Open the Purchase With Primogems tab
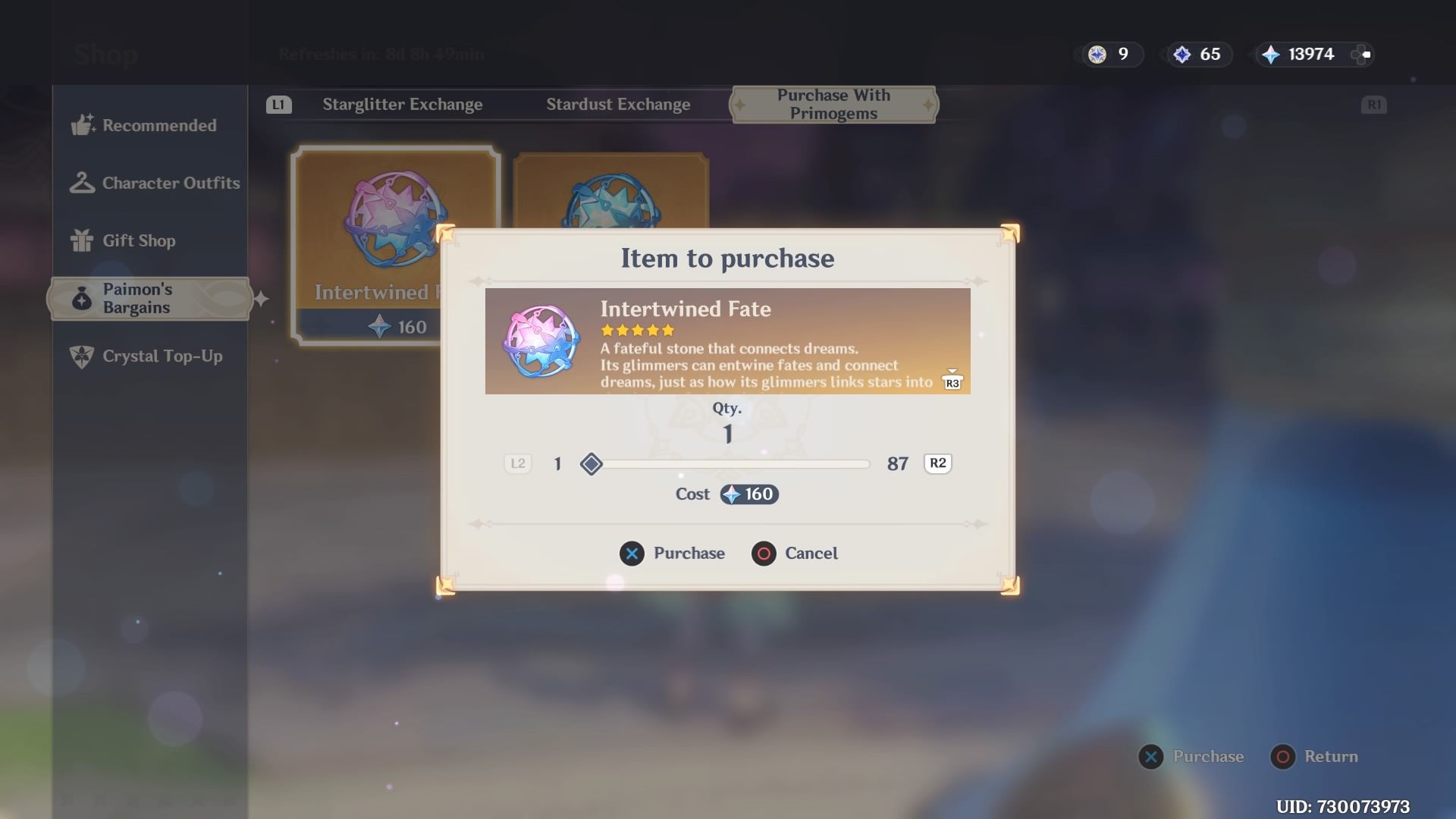1456x819 pixels. pyautogui.click(x=833, y=104)
